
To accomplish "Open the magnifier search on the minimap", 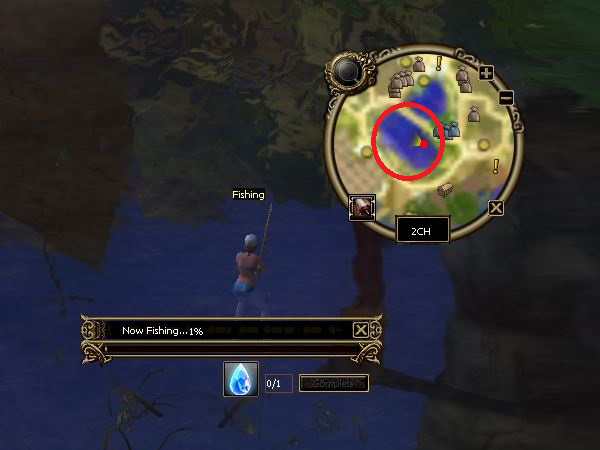I will (x=350, y=71).
